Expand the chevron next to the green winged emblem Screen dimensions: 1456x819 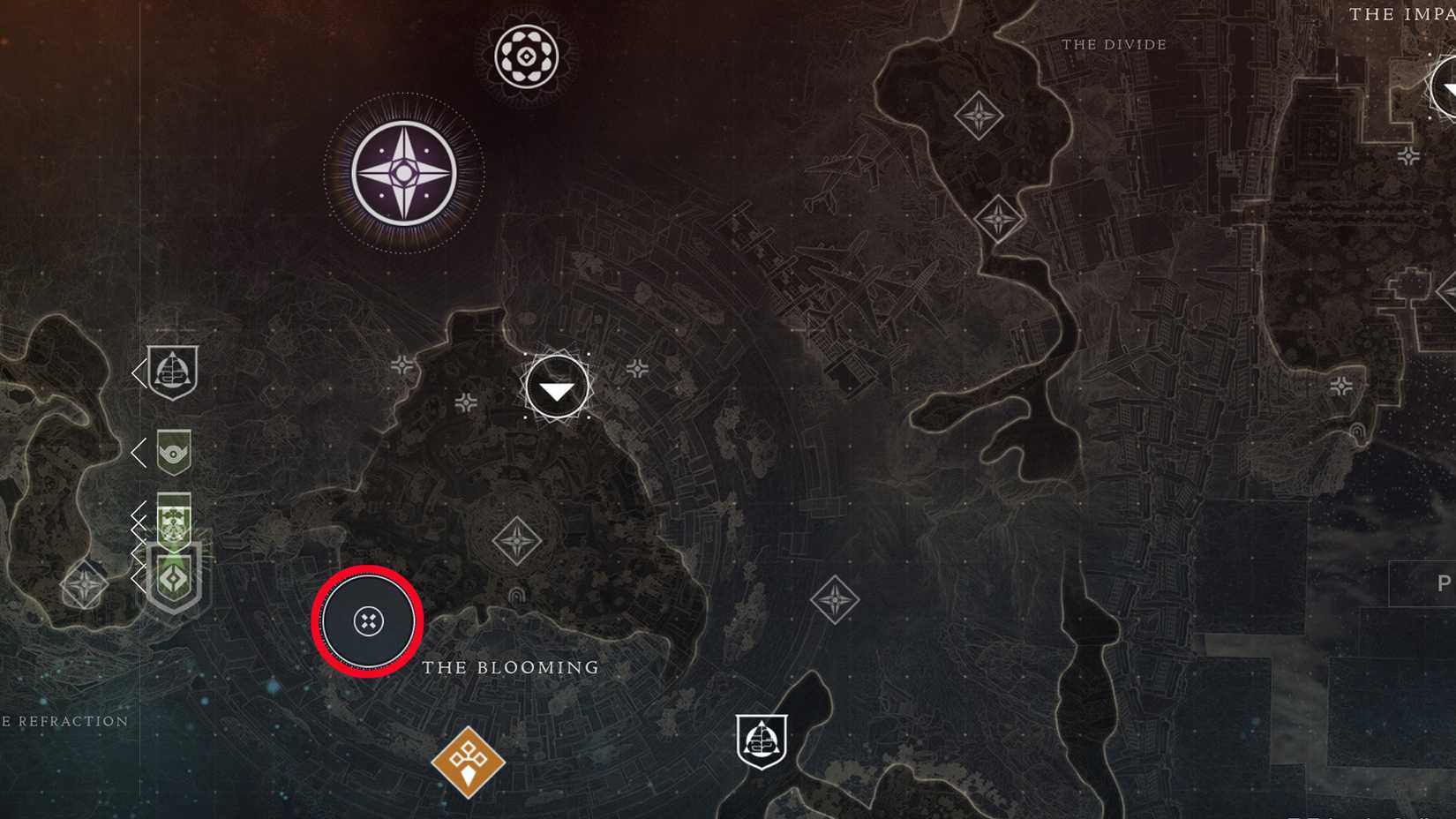coord(137,454)
